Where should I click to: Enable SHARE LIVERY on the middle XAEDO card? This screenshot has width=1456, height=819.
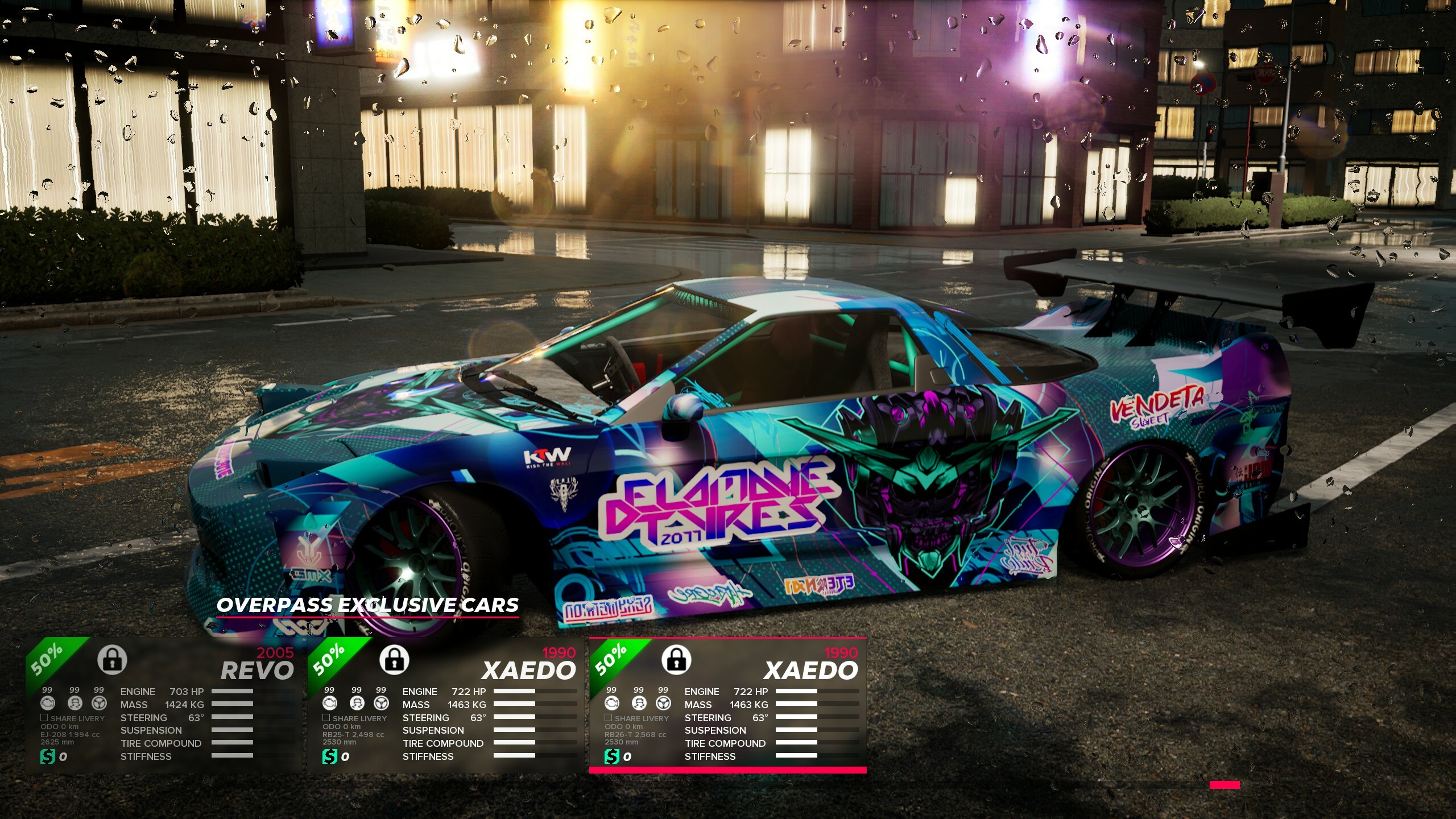point(326,718)
